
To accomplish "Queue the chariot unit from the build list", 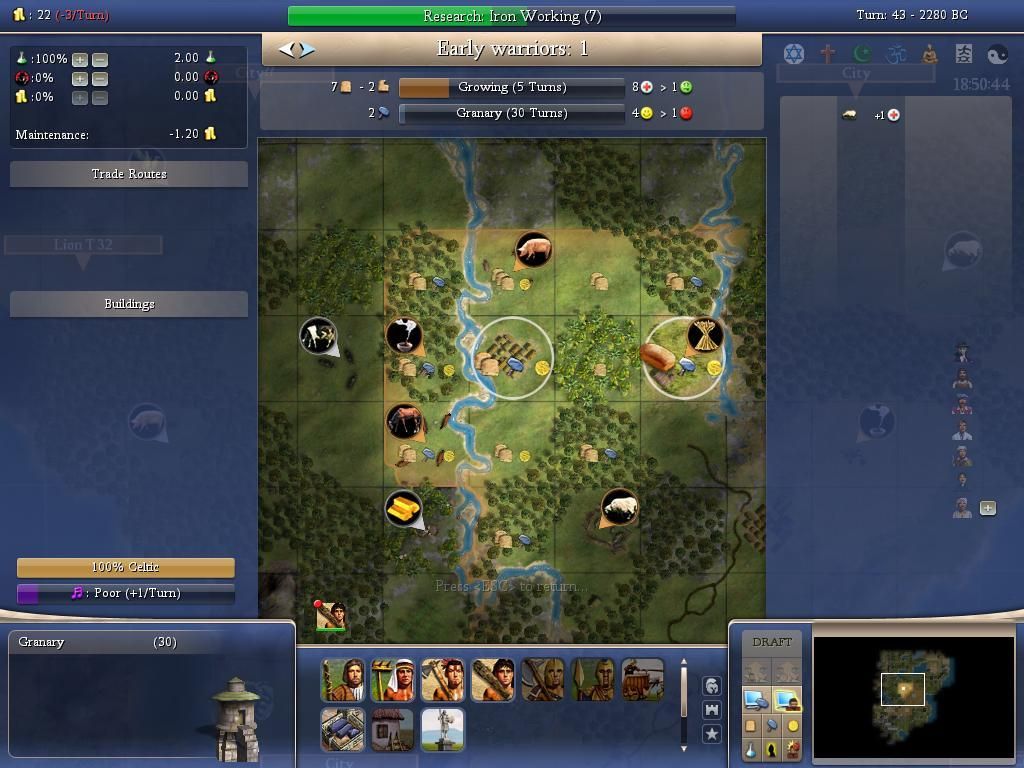I will tap(642, 680).
